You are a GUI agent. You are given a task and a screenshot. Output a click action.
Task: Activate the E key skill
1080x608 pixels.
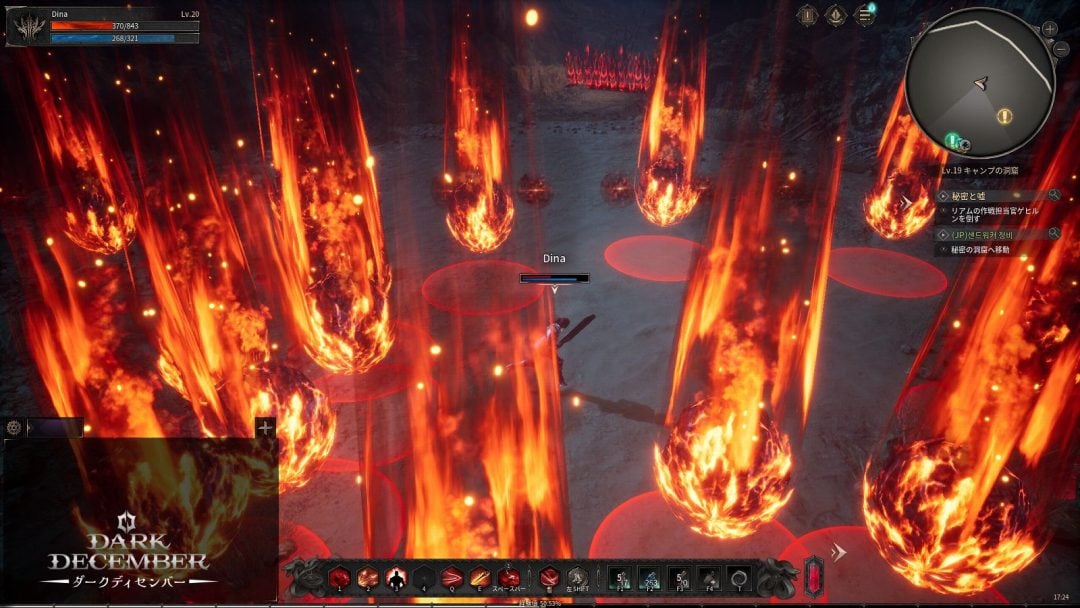480,577
